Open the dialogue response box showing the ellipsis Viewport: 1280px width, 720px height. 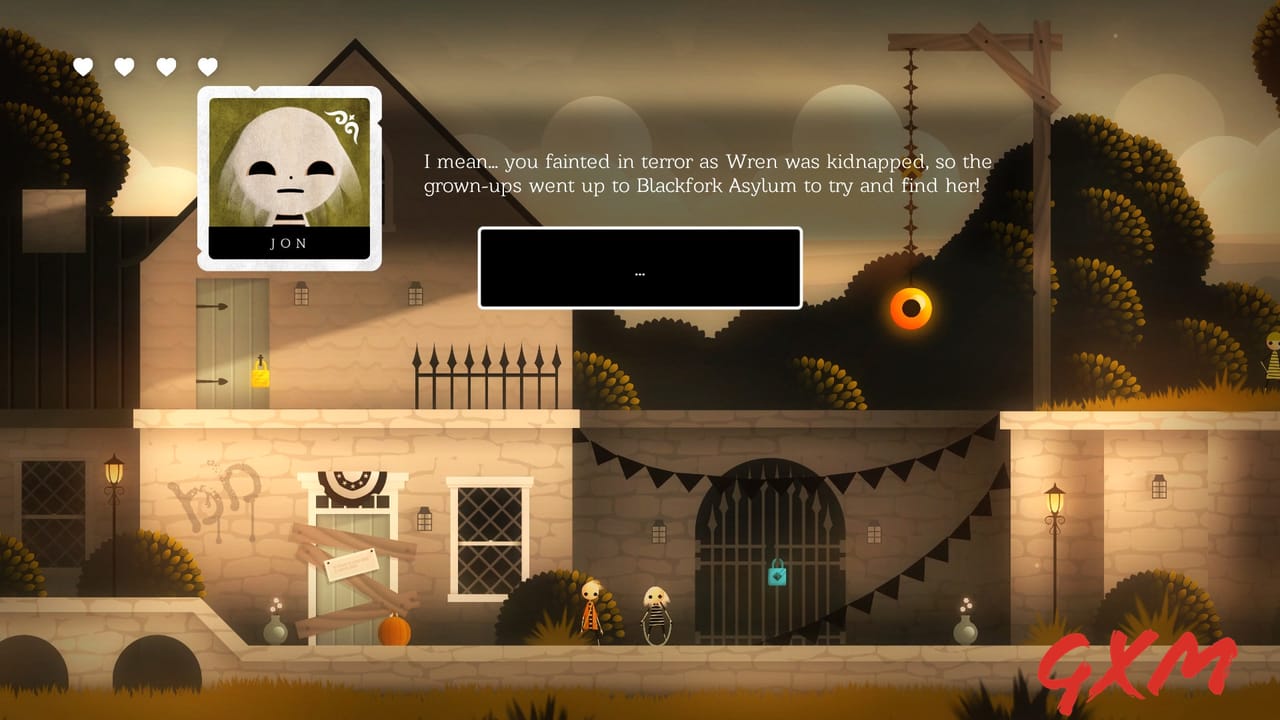(640, 267)
